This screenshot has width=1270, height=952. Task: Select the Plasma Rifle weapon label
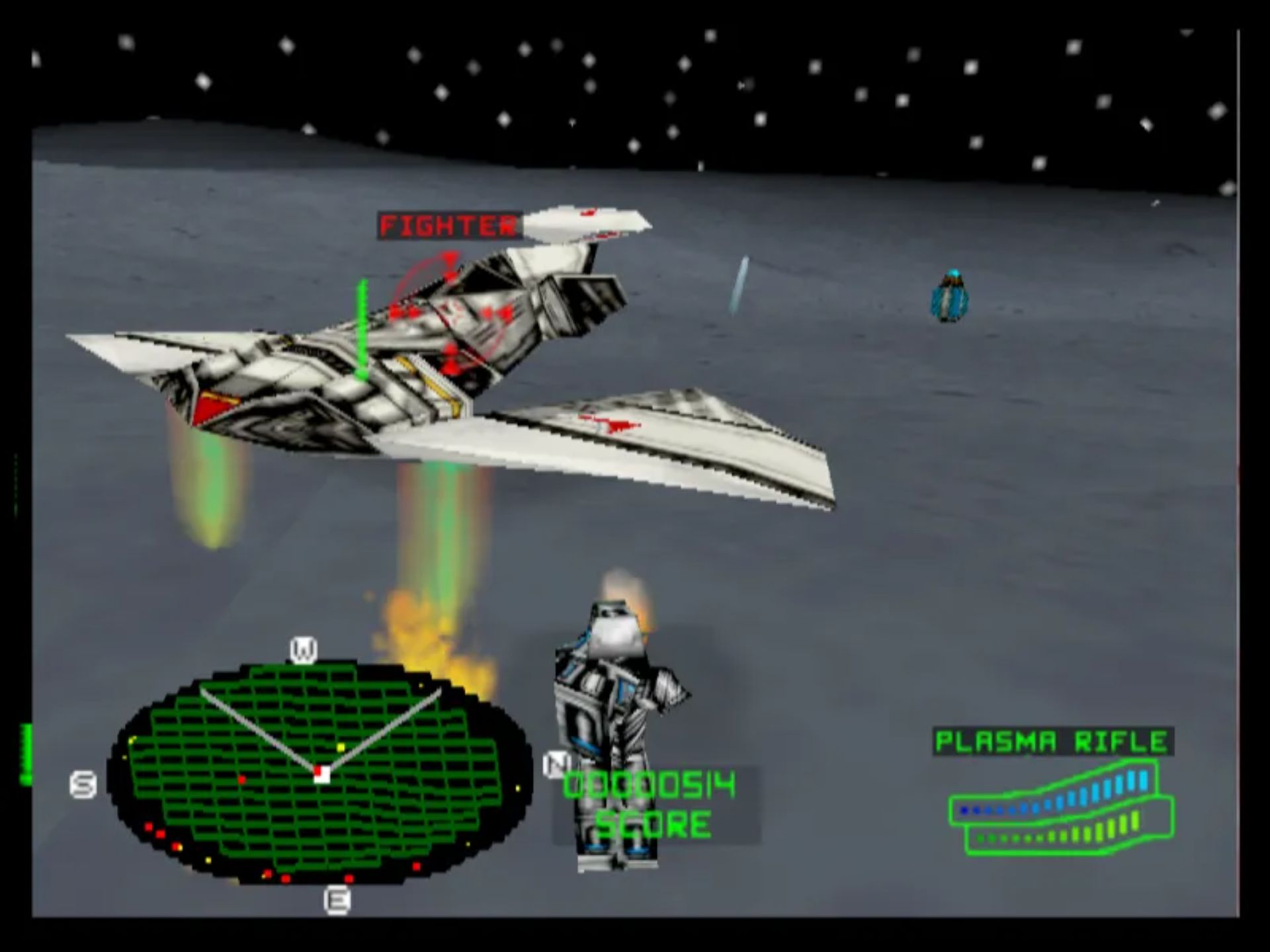[1052, 742]
